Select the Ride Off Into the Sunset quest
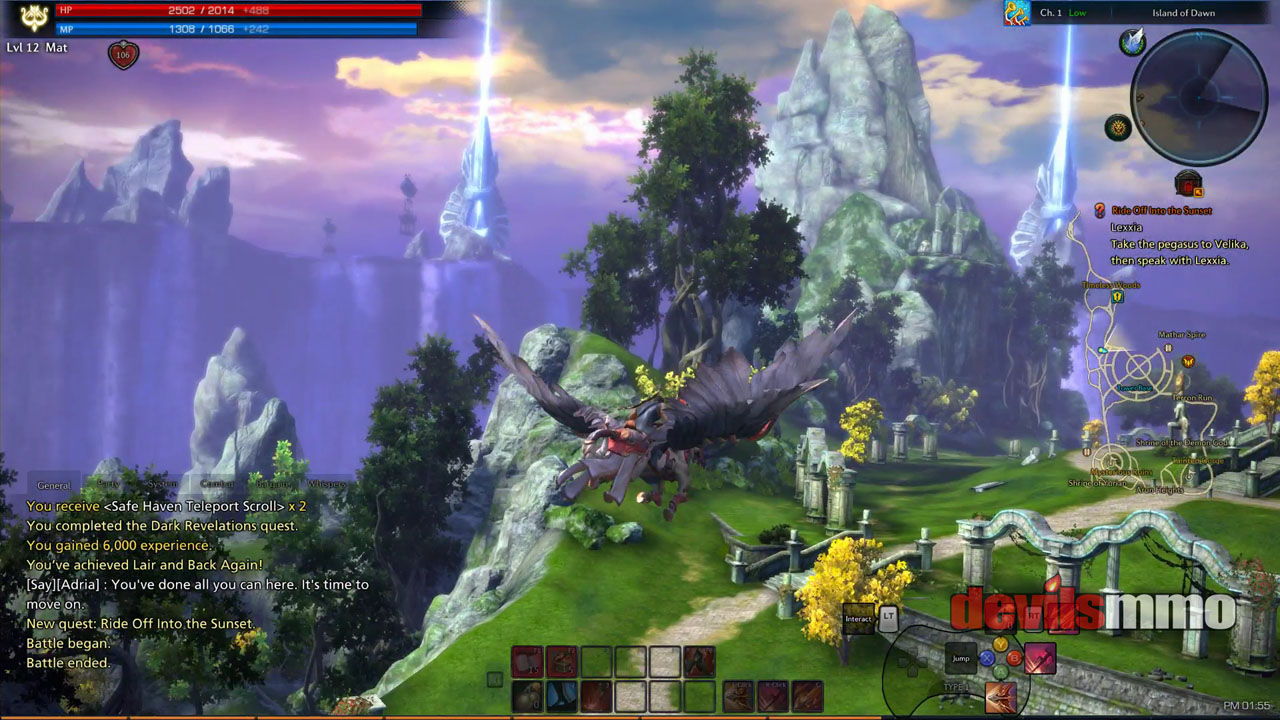Image resolution: width=1280 pixels, height=720 pixels. (x=1160, y=211)
